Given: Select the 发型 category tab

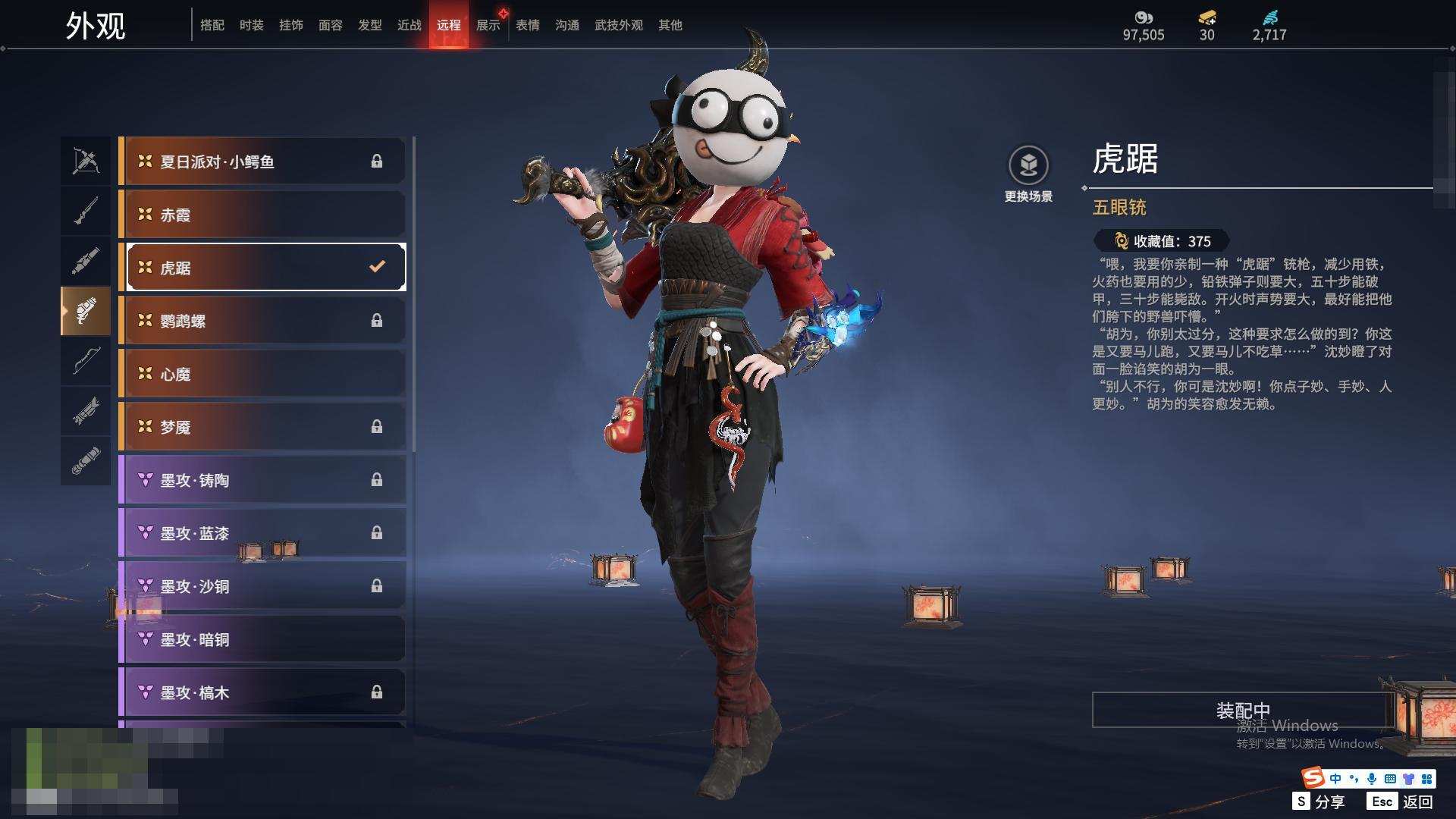Looking at the screenshot, I should point(369,25).
